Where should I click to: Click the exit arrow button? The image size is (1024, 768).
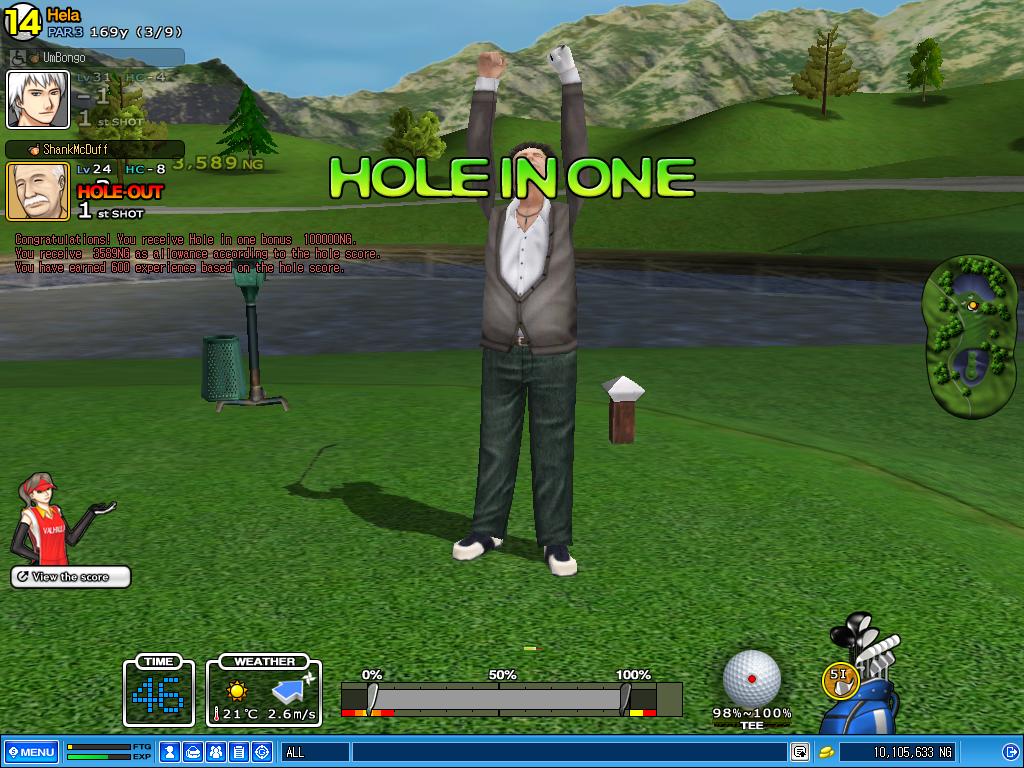(x=1009, y=752)
